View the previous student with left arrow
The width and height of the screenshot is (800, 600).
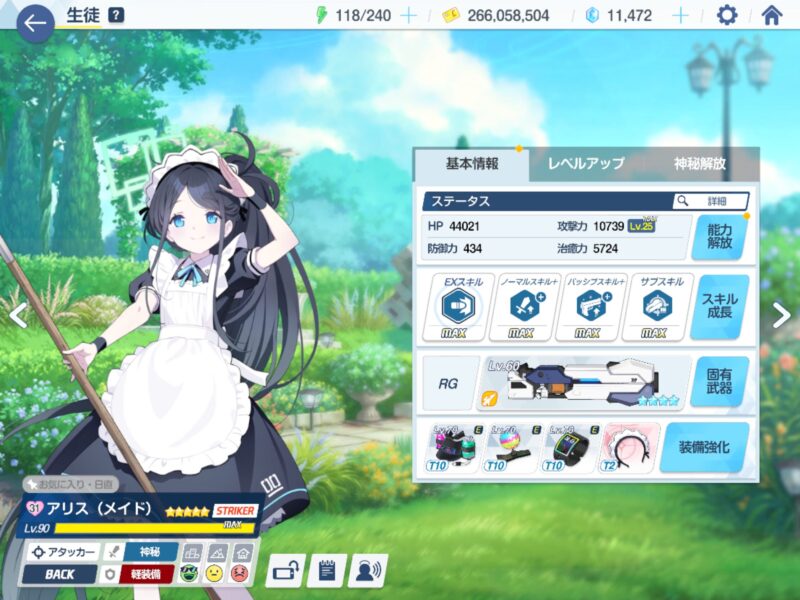tap(17, 315)
